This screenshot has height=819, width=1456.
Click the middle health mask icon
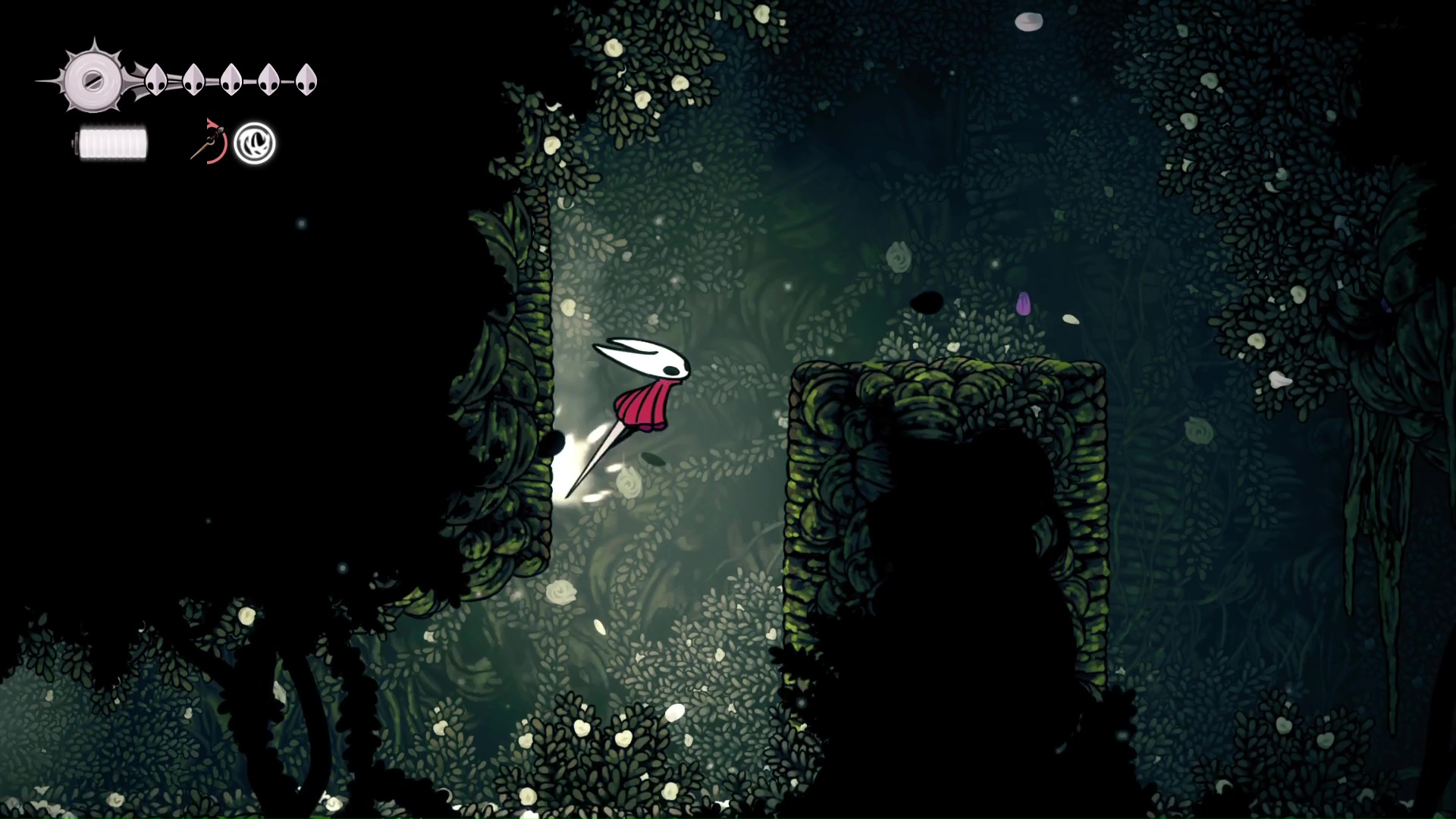231,78
